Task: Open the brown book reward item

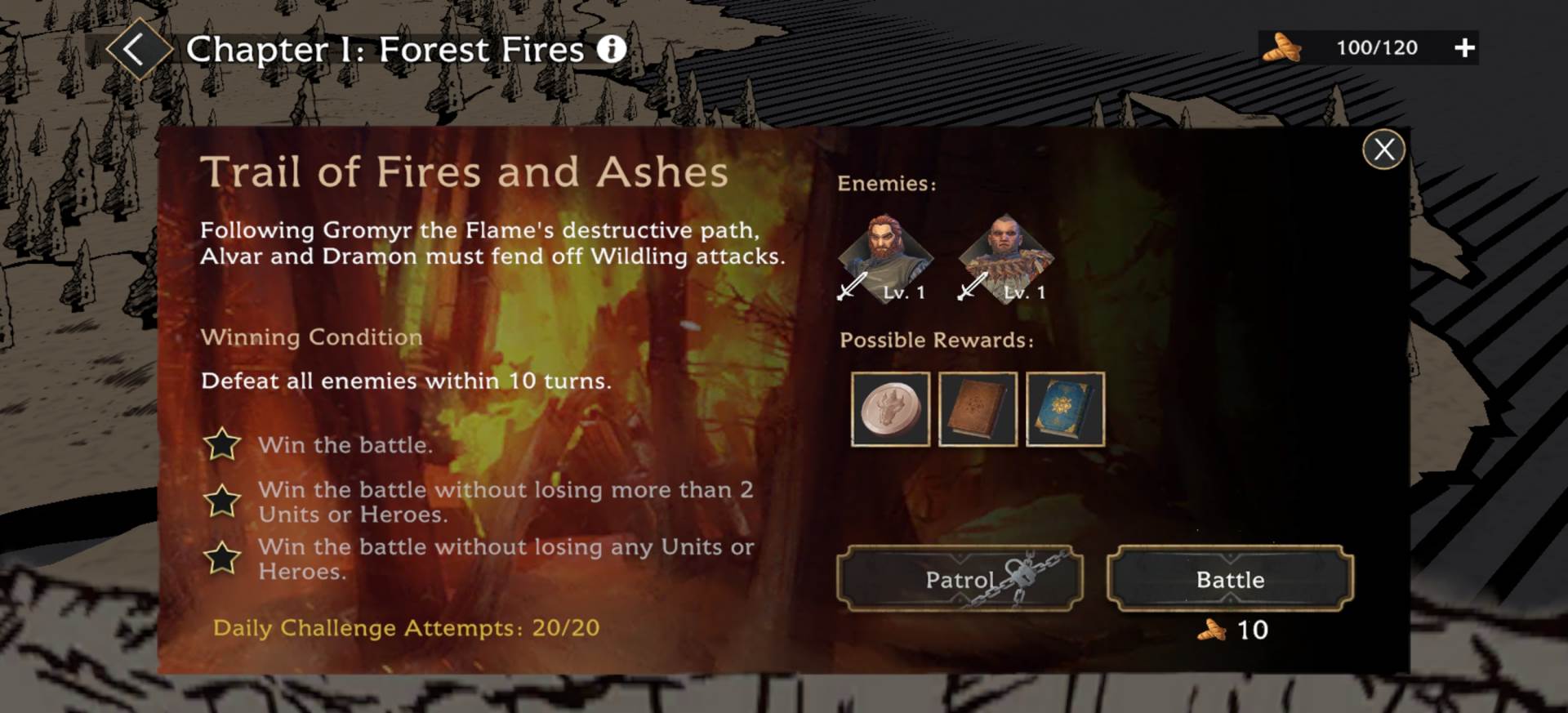Action: click(978, 409)
